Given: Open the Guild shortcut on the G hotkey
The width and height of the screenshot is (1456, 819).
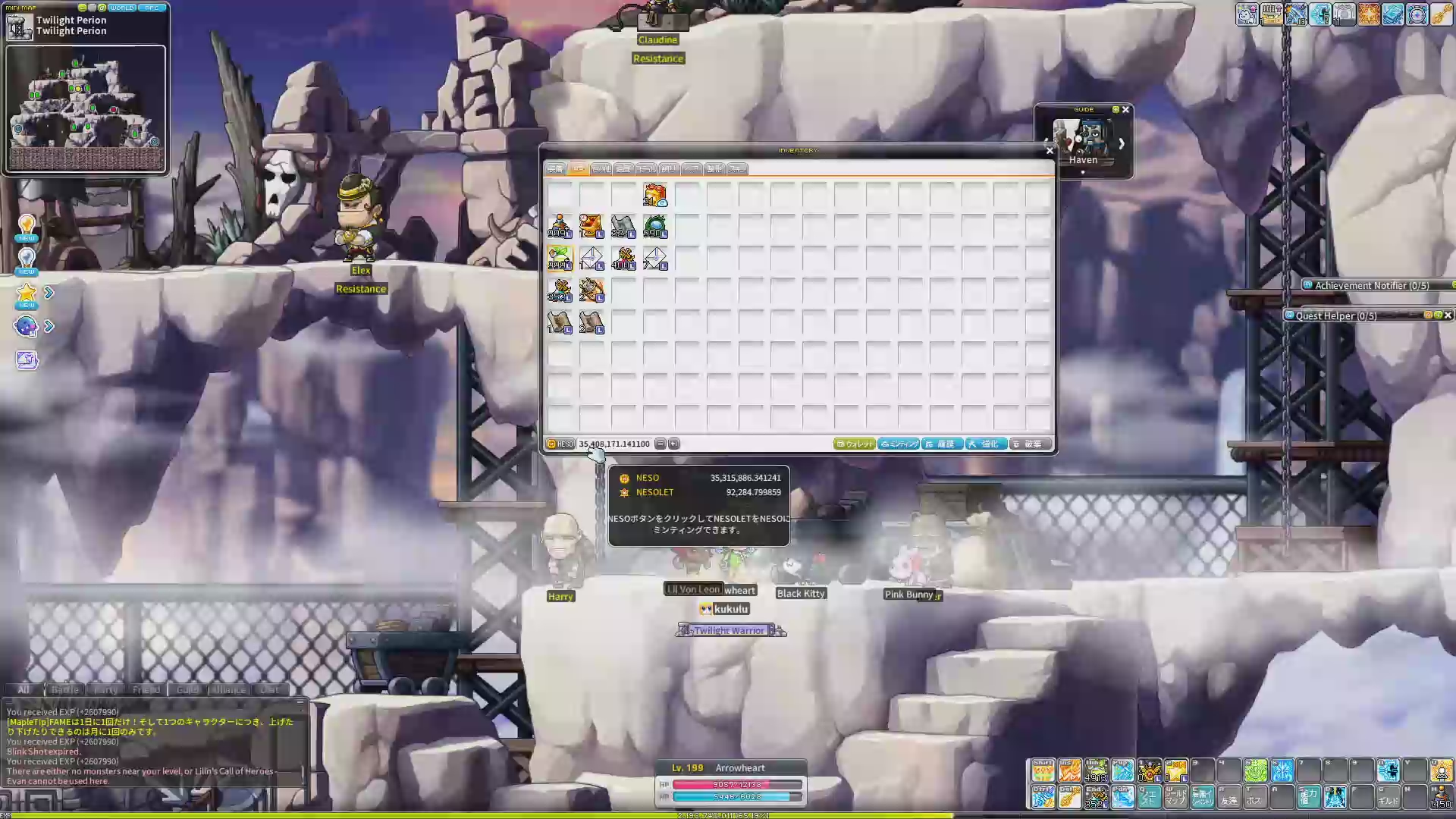Looking at the screenshot, I should [x=1389, y=797].
